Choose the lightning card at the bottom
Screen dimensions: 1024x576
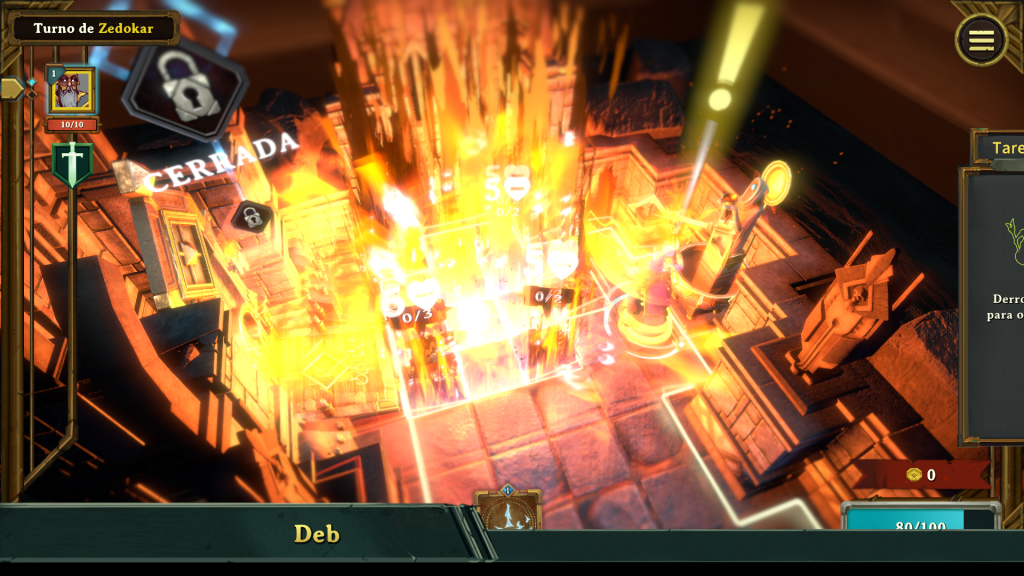(509, 510)
